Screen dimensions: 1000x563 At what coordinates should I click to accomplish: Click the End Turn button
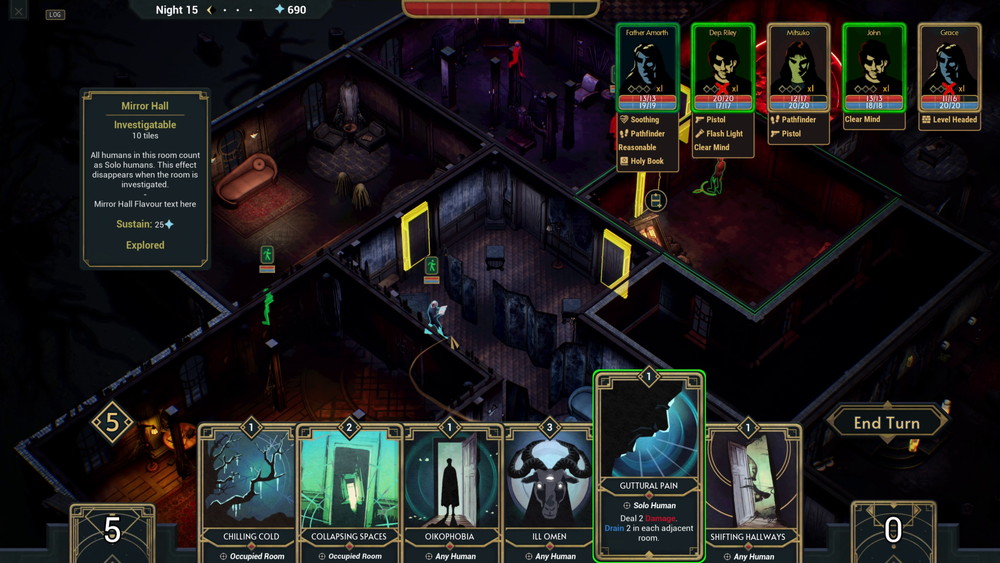[886, 423]
